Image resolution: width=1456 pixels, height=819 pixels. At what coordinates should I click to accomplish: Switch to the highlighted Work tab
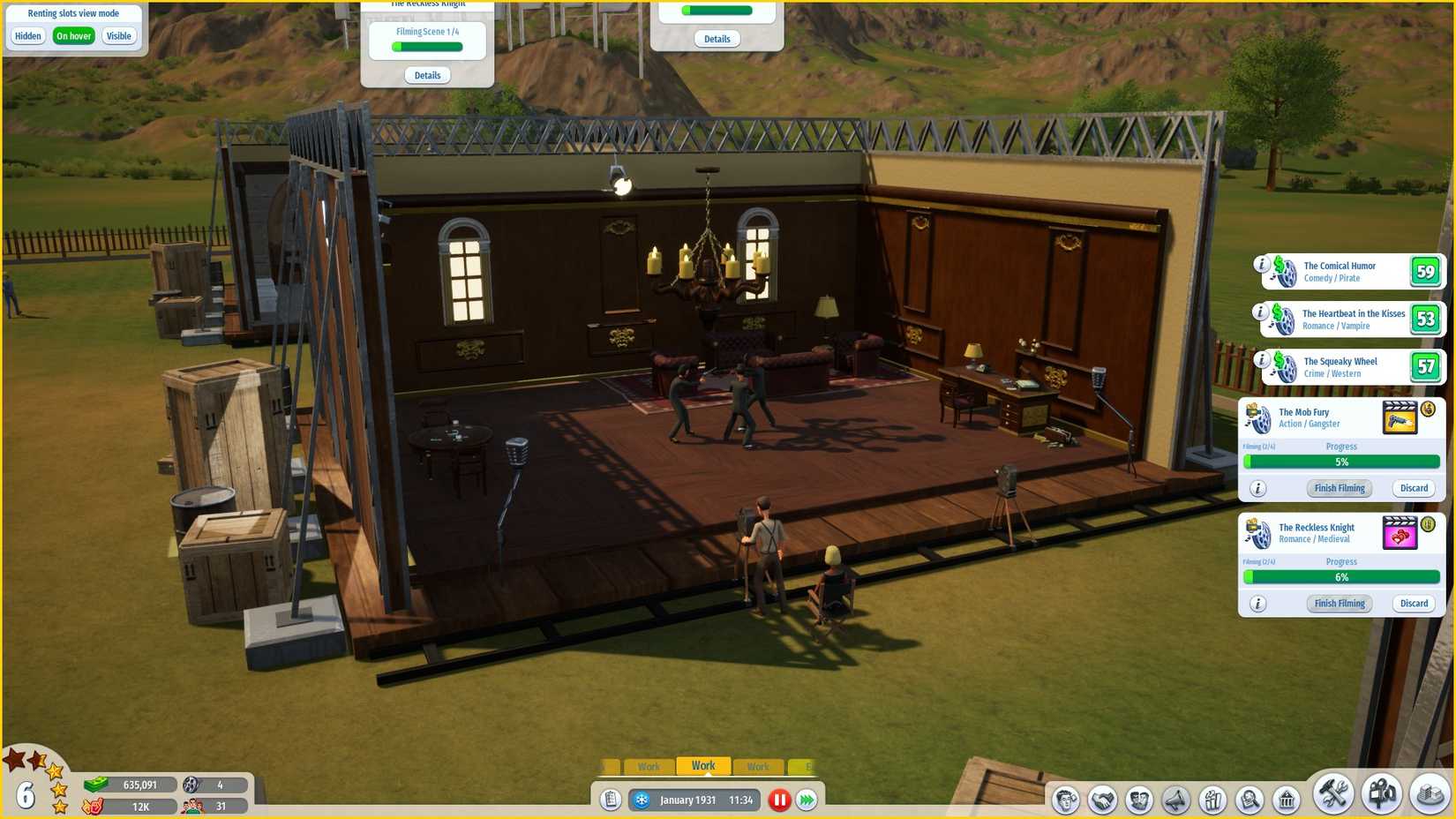[703, 765]
